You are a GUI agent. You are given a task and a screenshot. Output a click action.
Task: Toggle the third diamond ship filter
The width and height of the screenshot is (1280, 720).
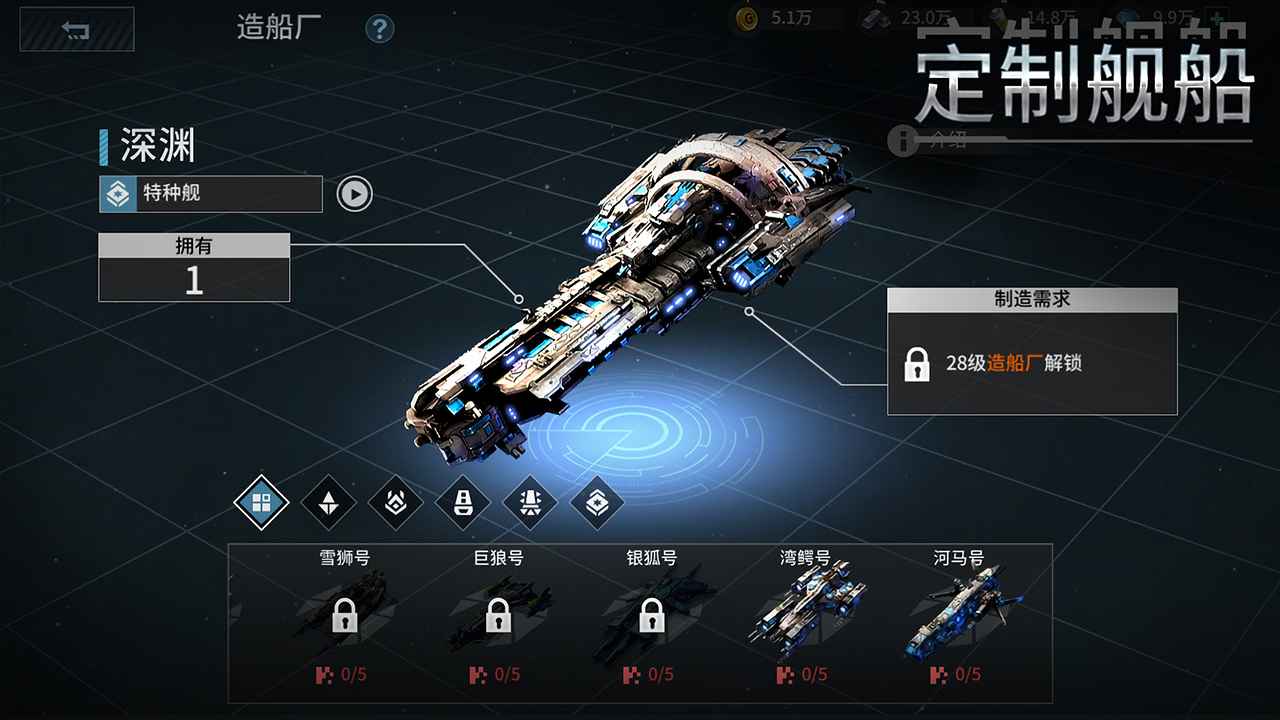[395, 503]
